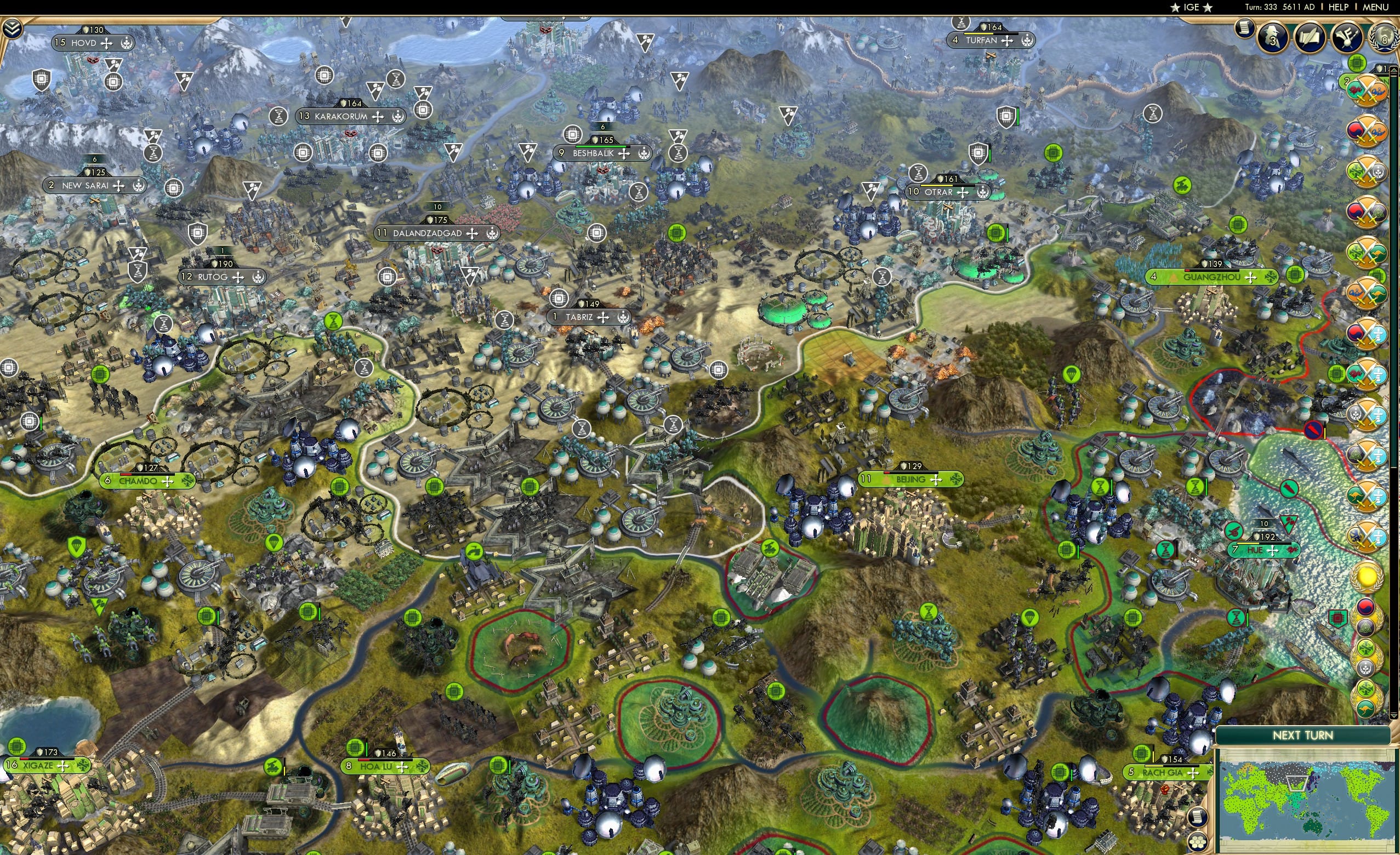Open the MENU from the top bar
The height and width of the screenshot is (855, 1400).
(1374, 7)
